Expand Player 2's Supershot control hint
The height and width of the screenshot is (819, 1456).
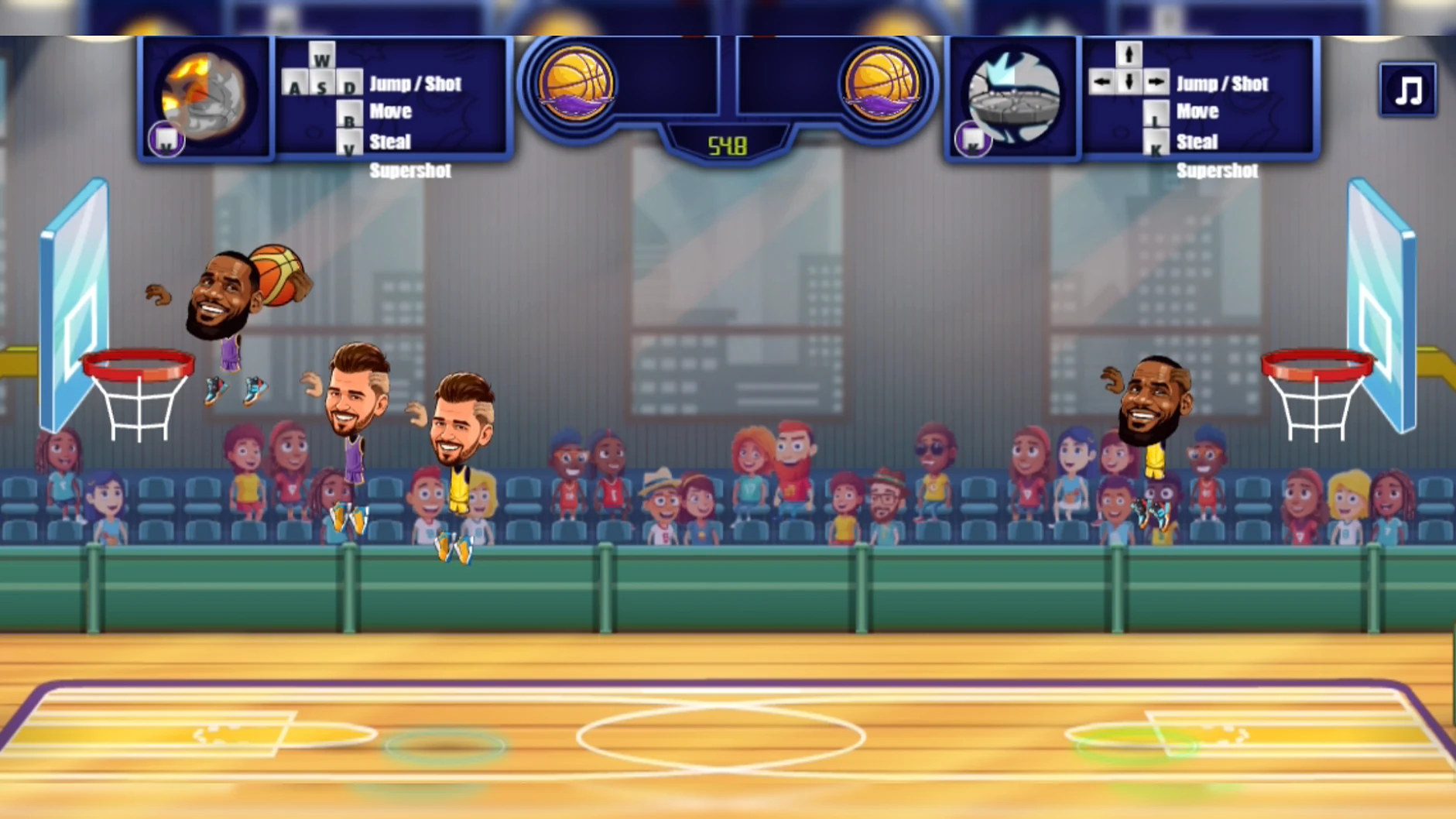coord(1218,170)
